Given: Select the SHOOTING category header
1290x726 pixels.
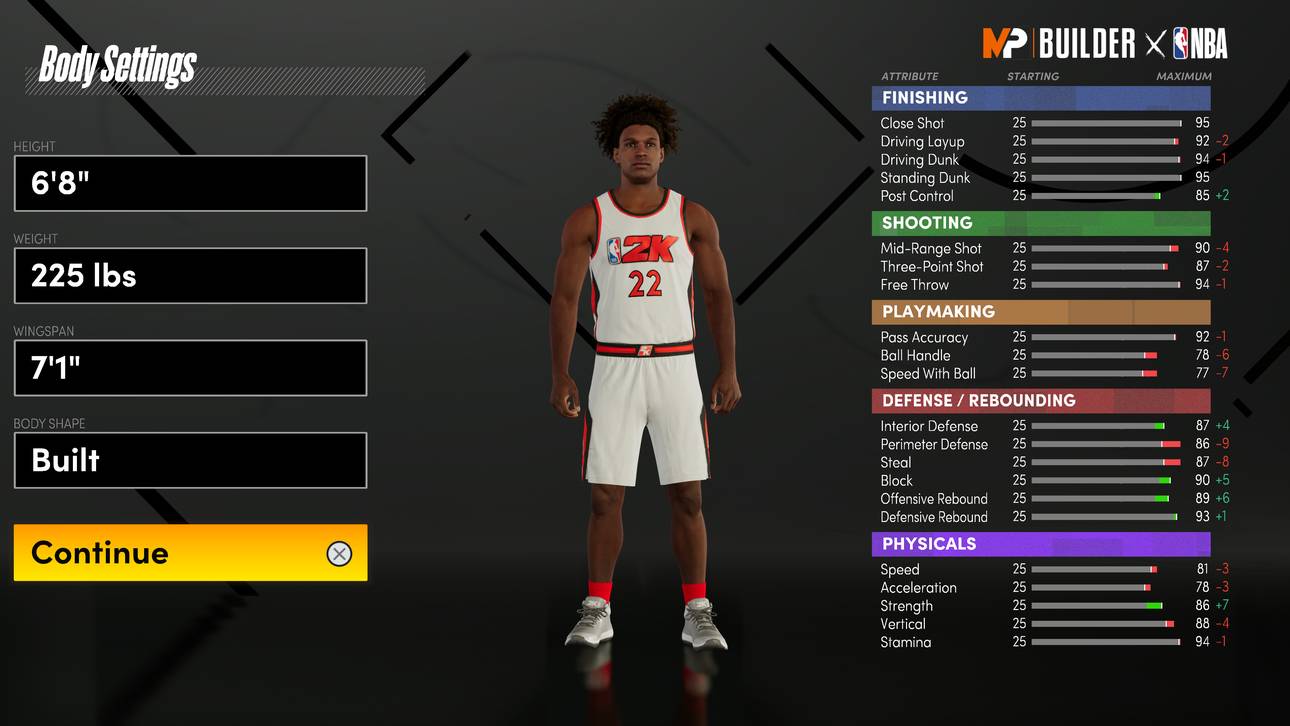Looking at the screenshot, I should coord(1041,222).
